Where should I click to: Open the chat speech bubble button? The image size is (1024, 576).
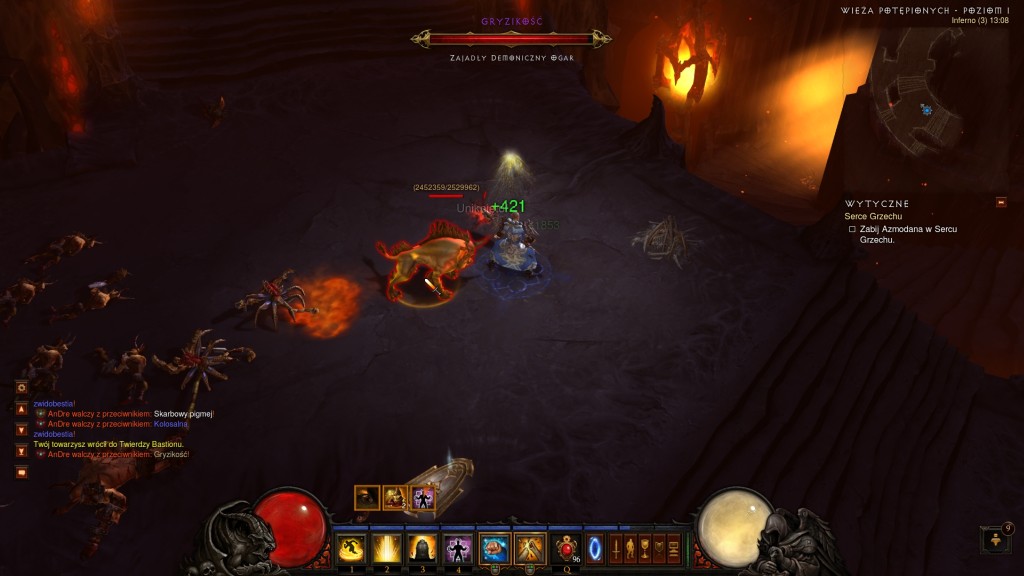(21, 472)
